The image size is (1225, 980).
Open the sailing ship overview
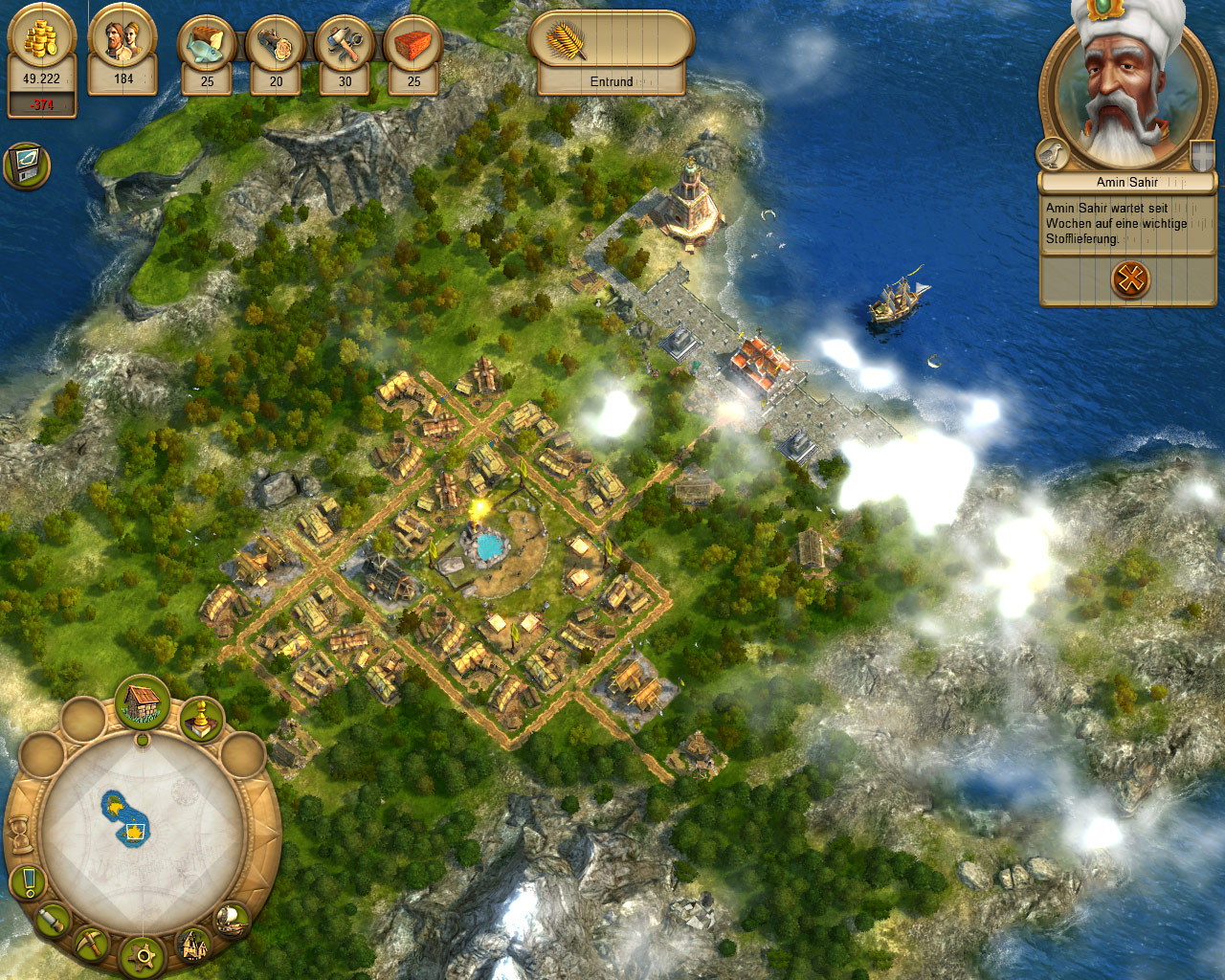tap(231, 920)
